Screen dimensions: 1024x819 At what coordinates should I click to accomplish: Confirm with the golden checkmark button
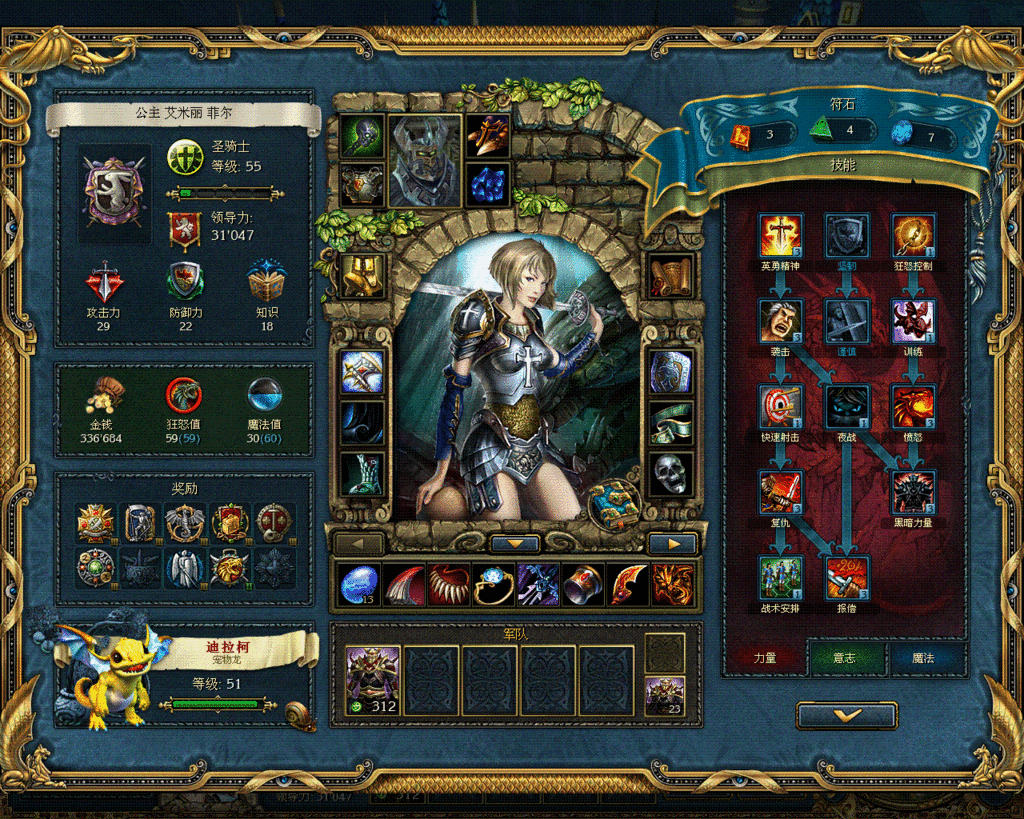point(846,715)
